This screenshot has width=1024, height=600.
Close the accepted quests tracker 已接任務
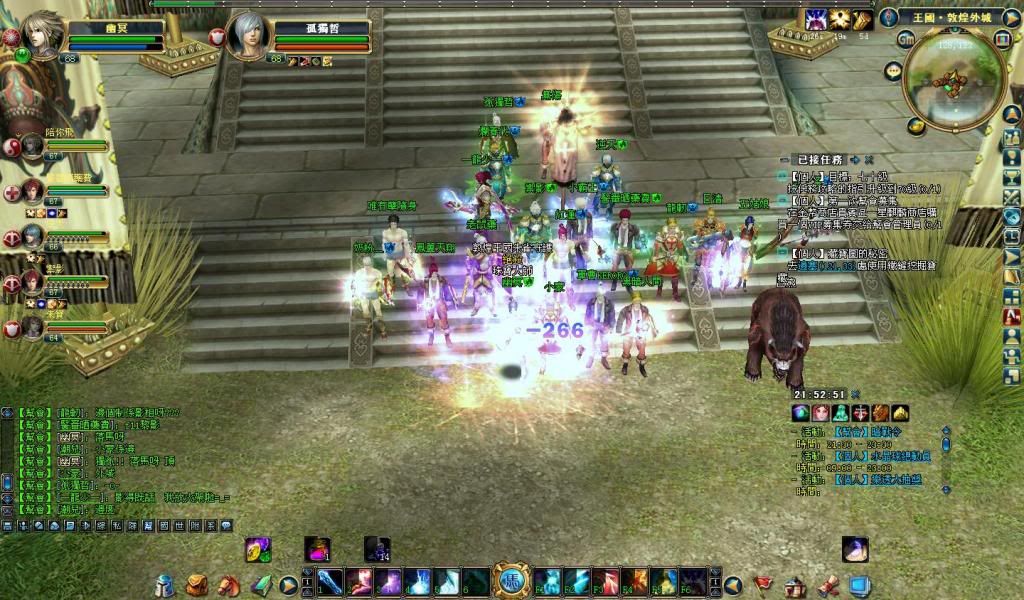[869, 159]
